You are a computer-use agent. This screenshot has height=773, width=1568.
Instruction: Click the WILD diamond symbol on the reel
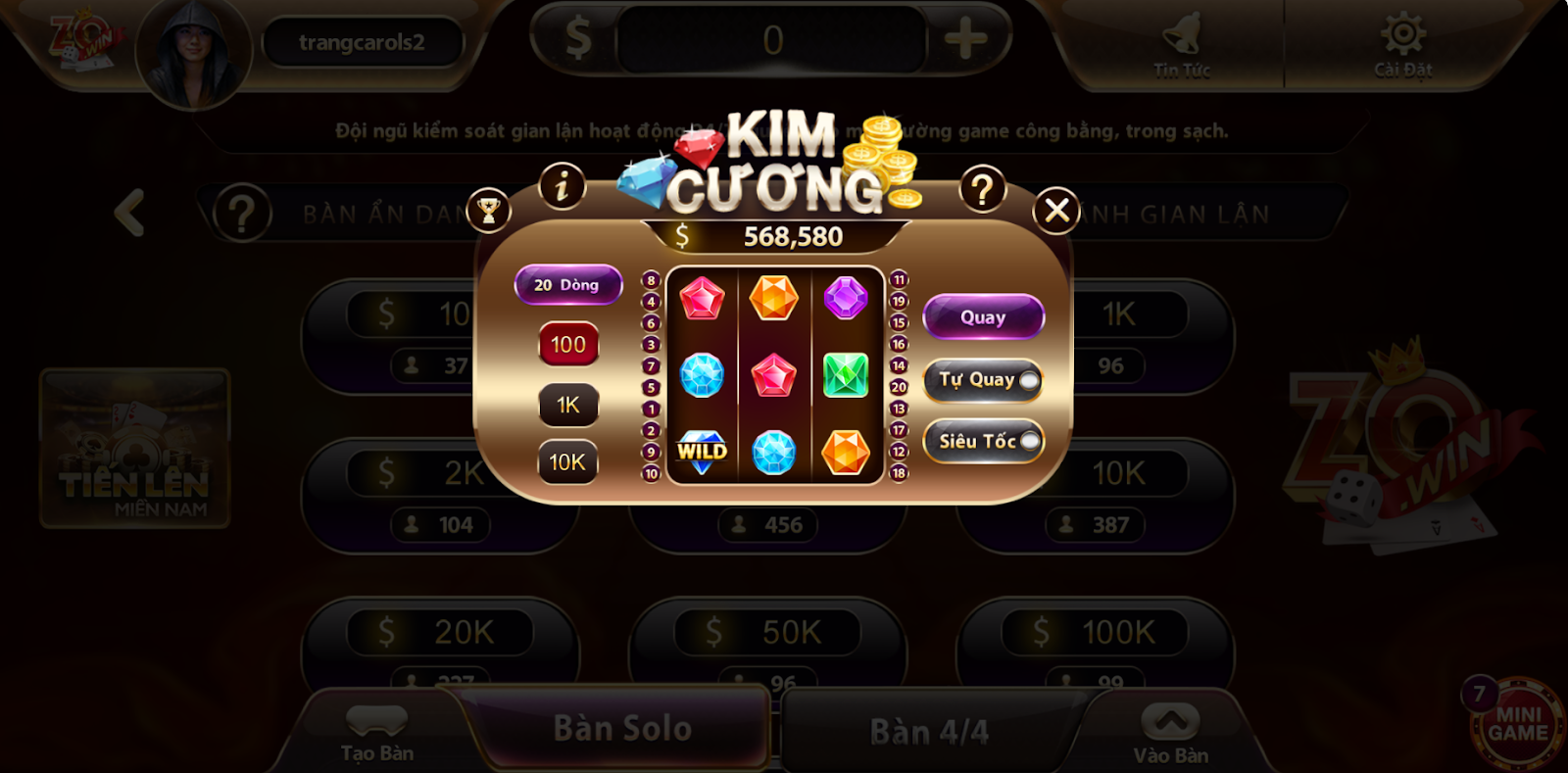pos(700,452)
